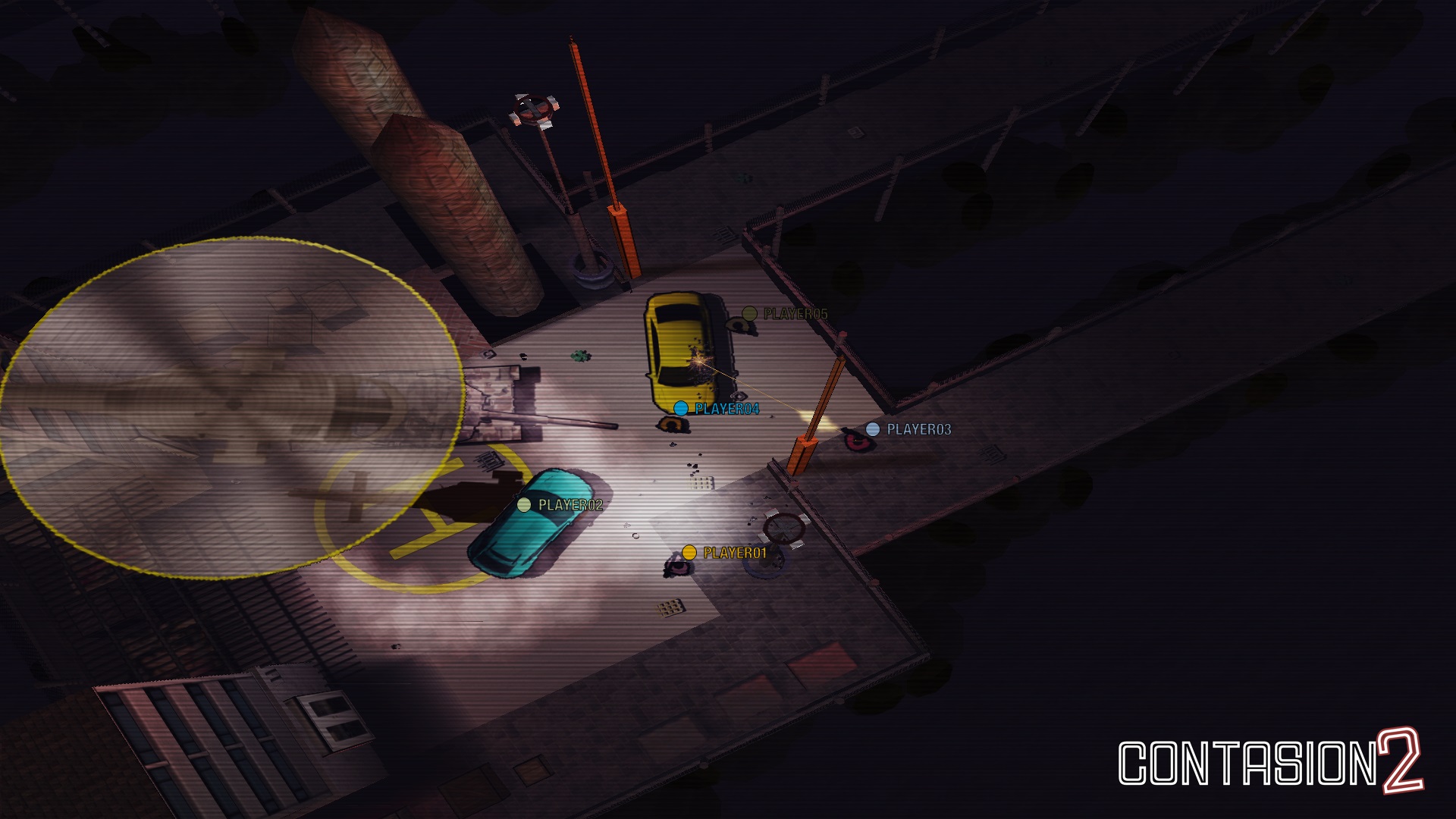Click the PLAYER02 pale status dot
Image resolution: width=1456 pixels, height=819 pixels.
[x=522, y=503]
